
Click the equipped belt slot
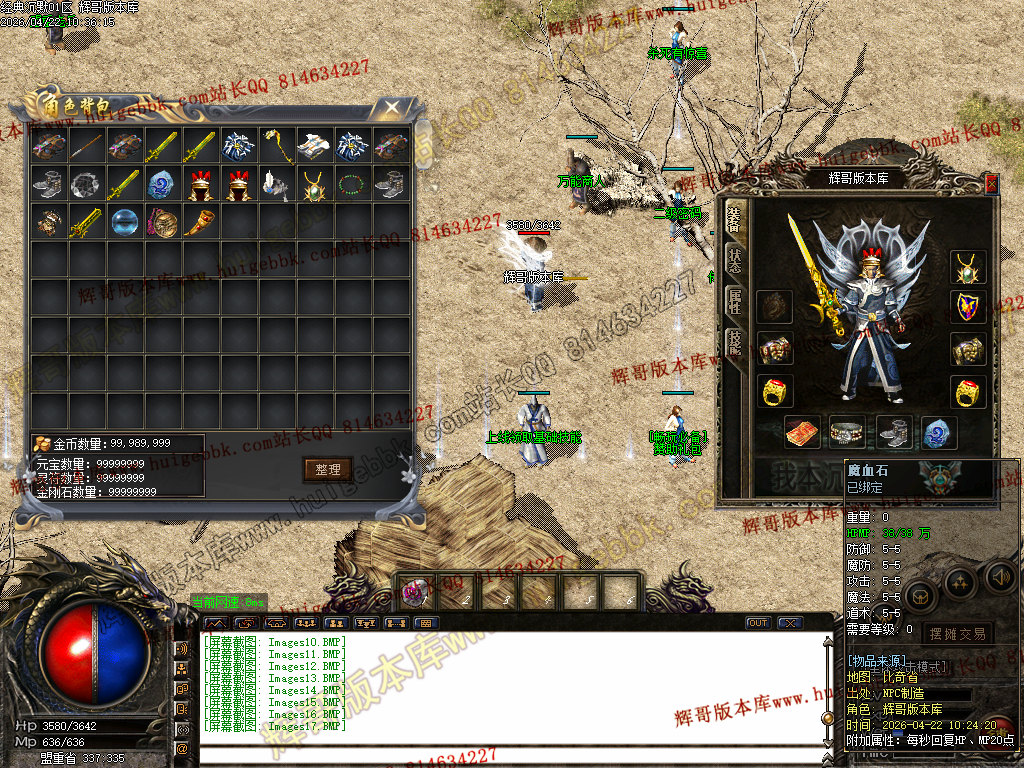(x=848, y=433)
